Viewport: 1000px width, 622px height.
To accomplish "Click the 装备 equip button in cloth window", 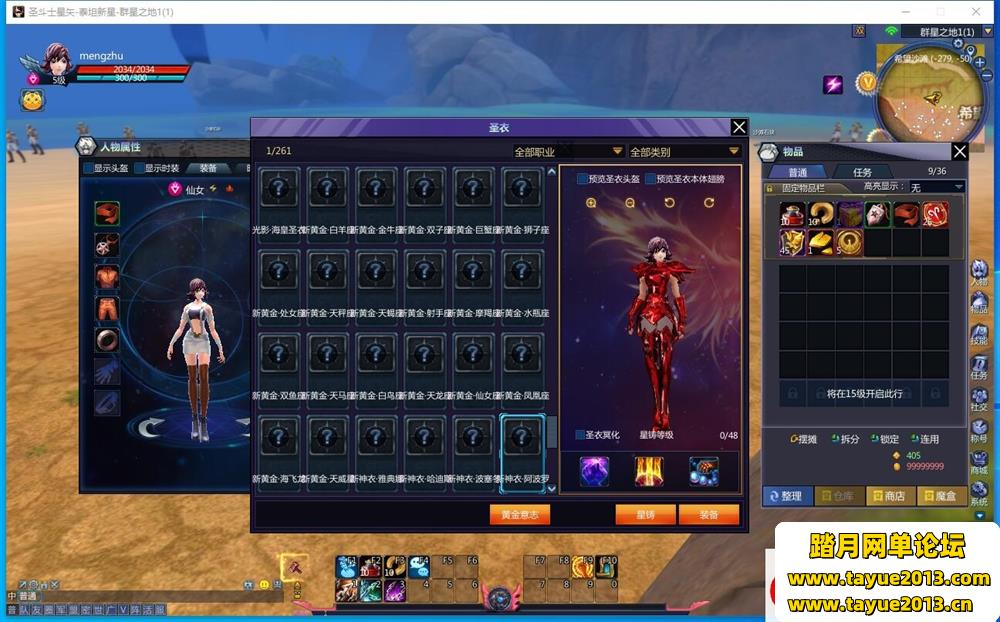I will [x=708, y=514].
